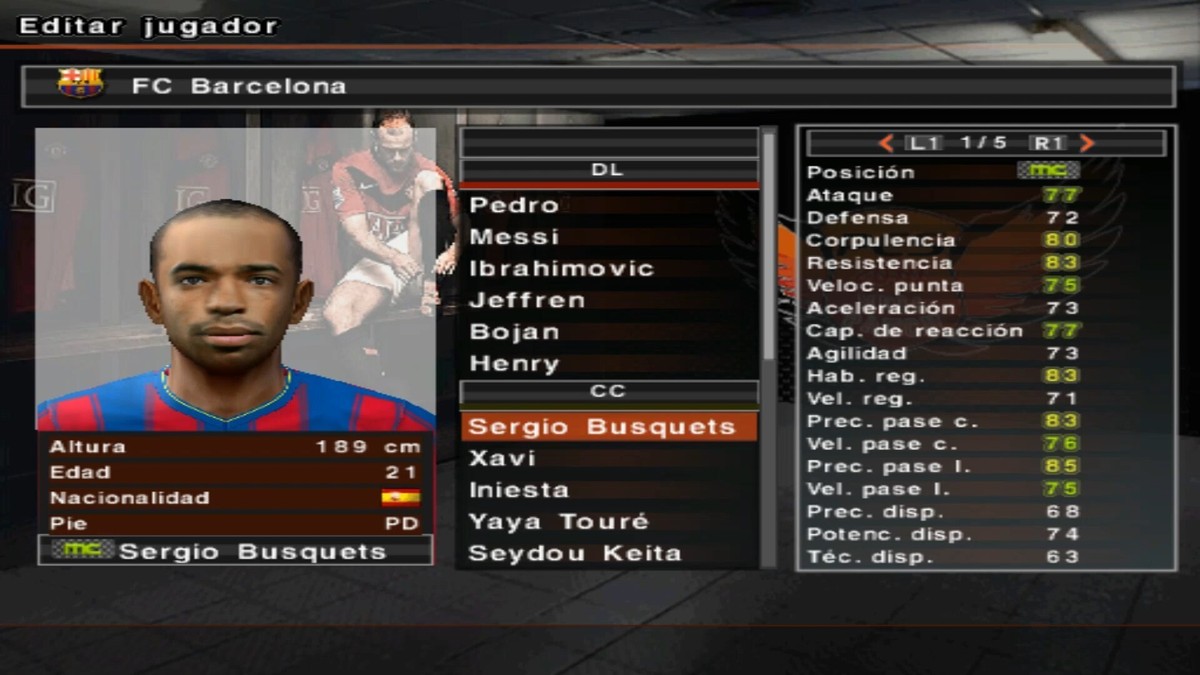Screen dimensions: 1200x675
Task: Select the Ataque attribute row
Action: (943, 195)
